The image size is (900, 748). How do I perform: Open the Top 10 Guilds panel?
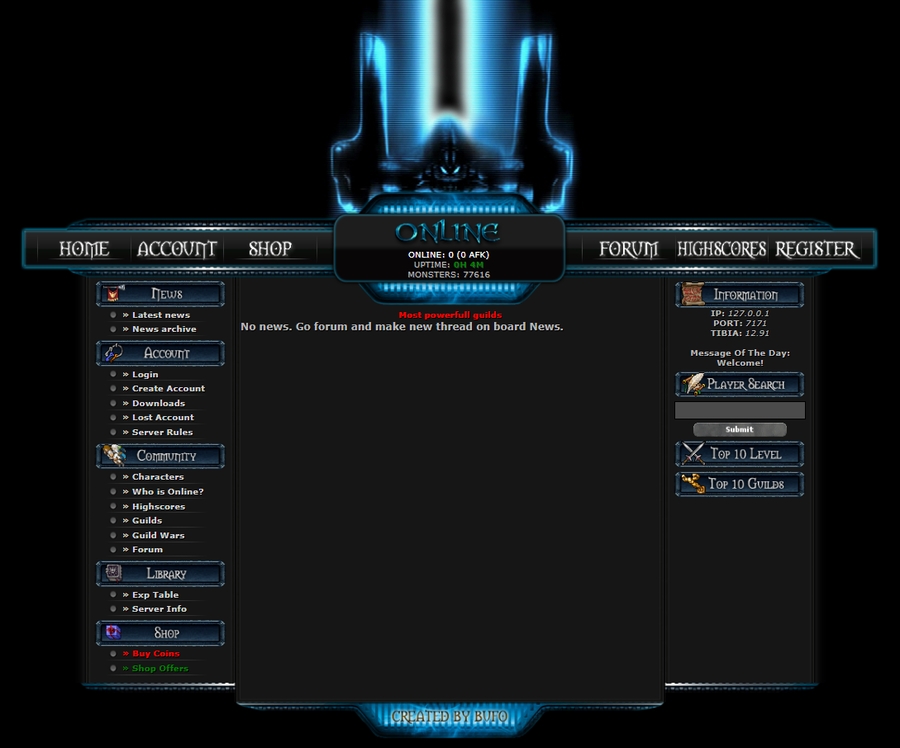pyautogui.click(x=740, y=484)
